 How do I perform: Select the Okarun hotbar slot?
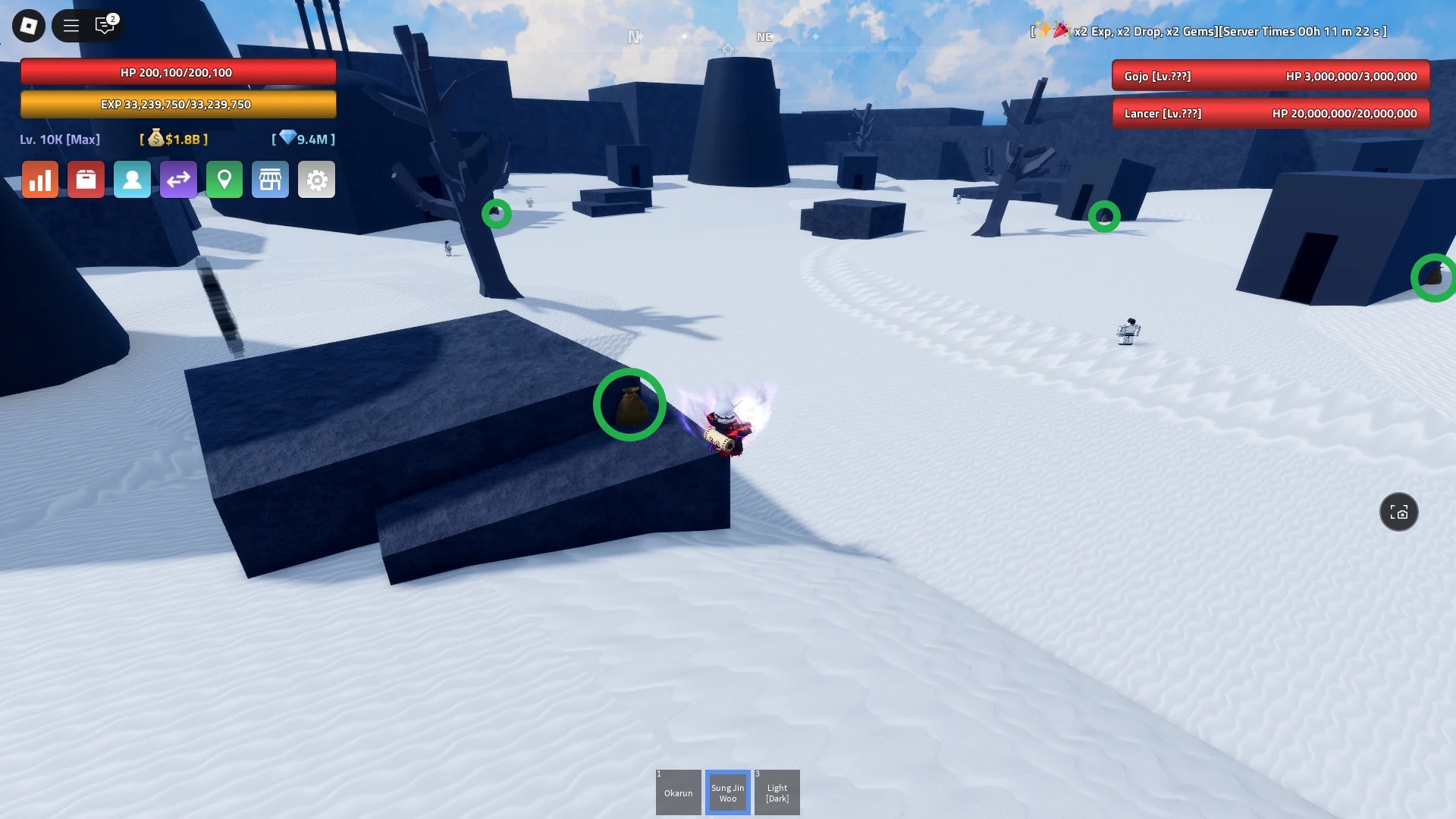click(x=678, y=792)
